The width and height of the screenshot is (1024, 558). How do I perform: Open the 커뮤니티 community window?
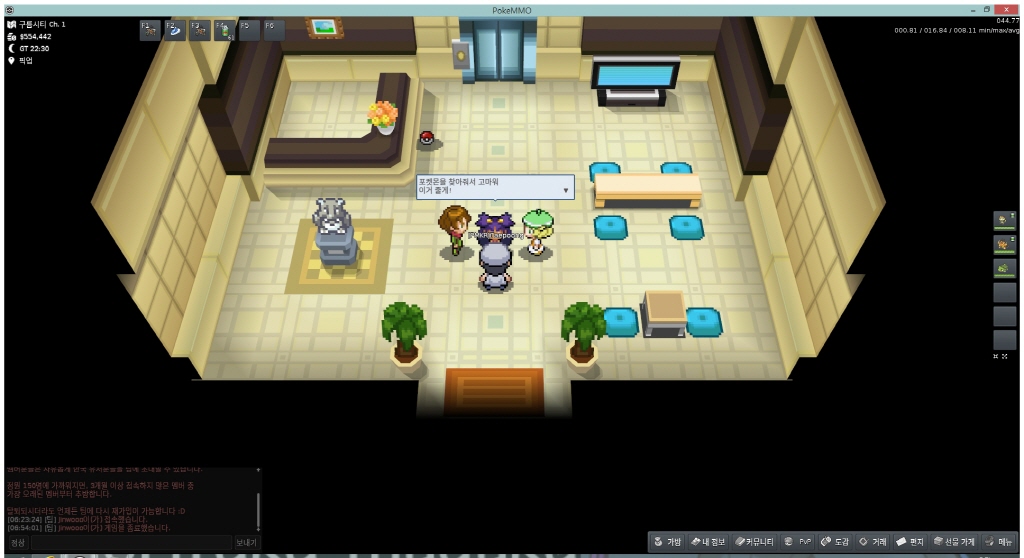click(753, 541)
